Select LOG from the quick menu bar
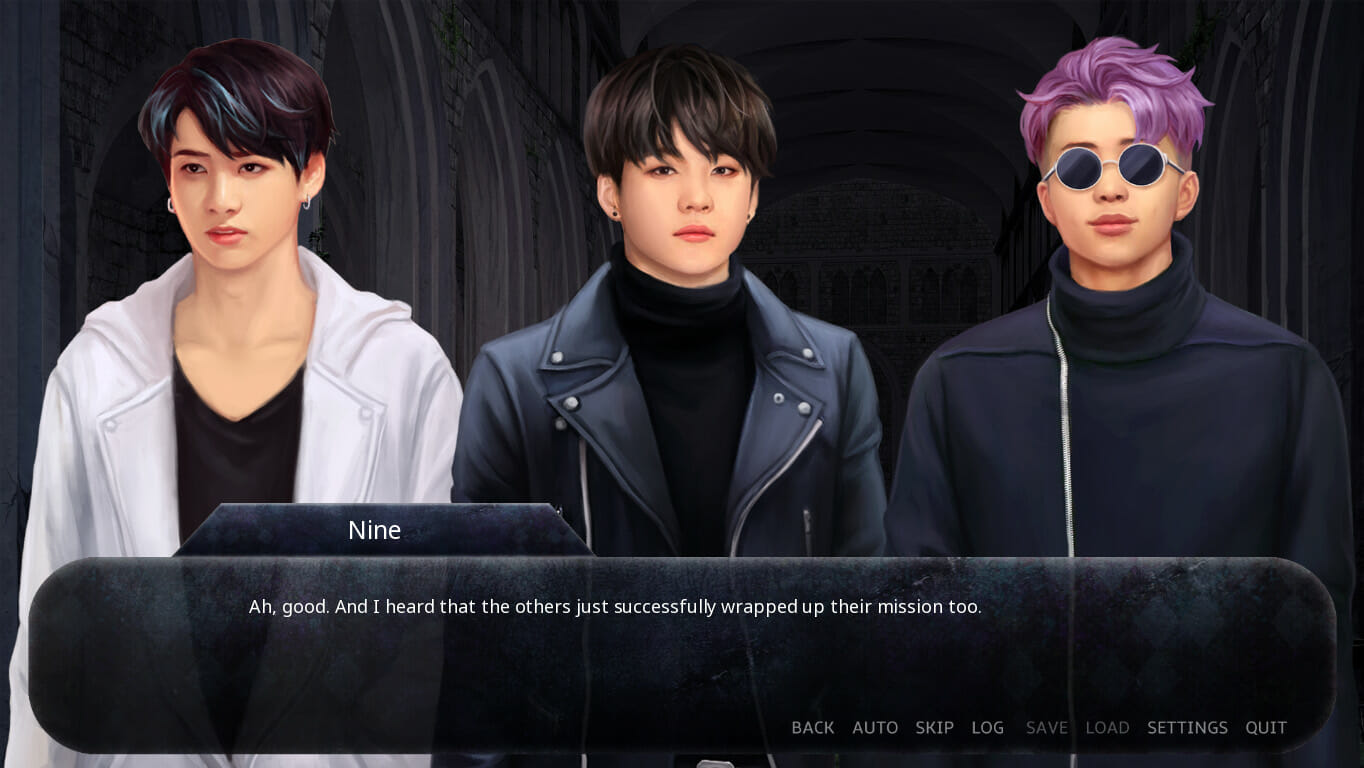The image size is (1364, 768). click(x=987, y=728)
